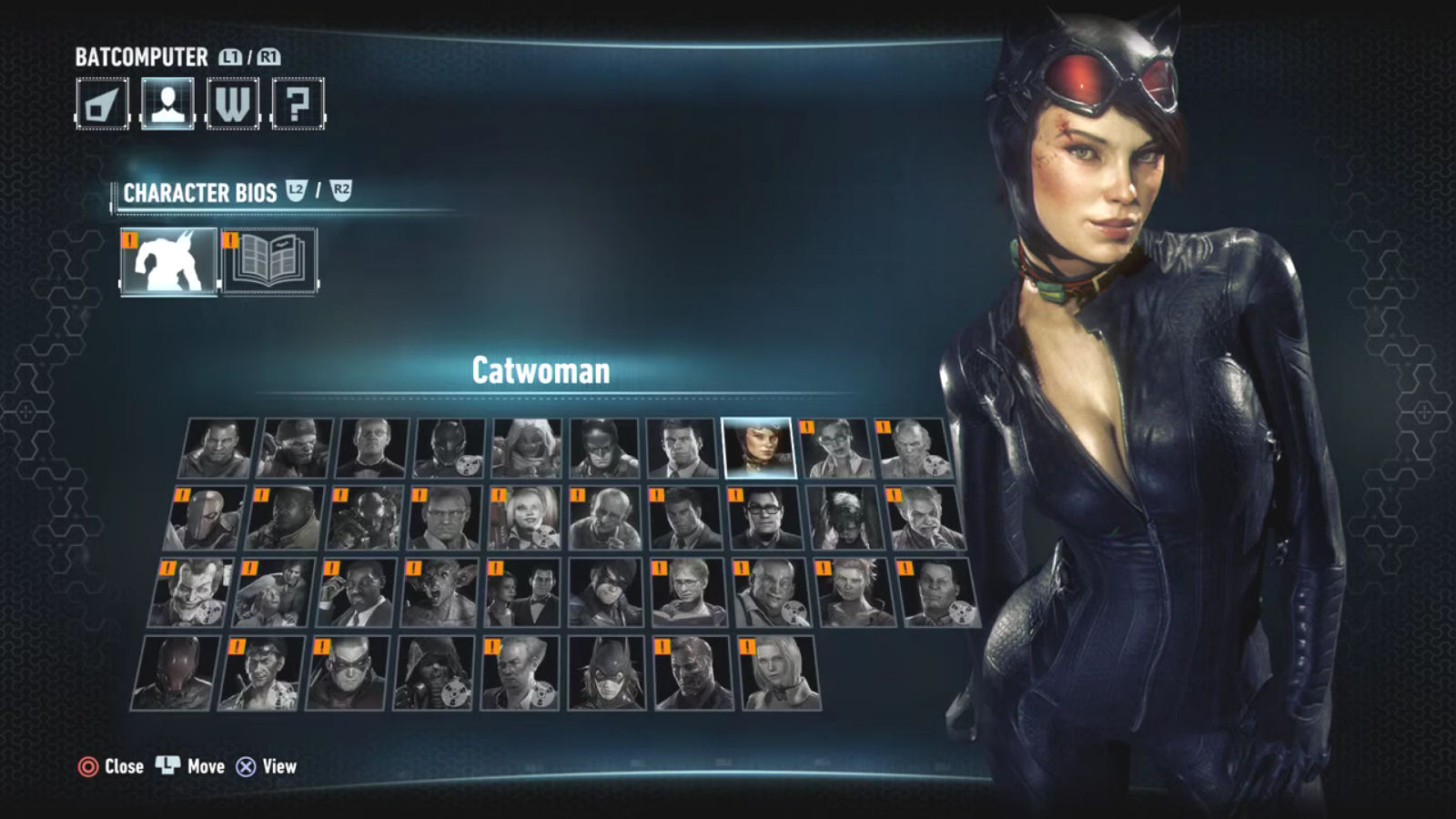The image size is (1456, 819).
Task: View the Batman cowl portrait bio
Action: pos(604,448)
